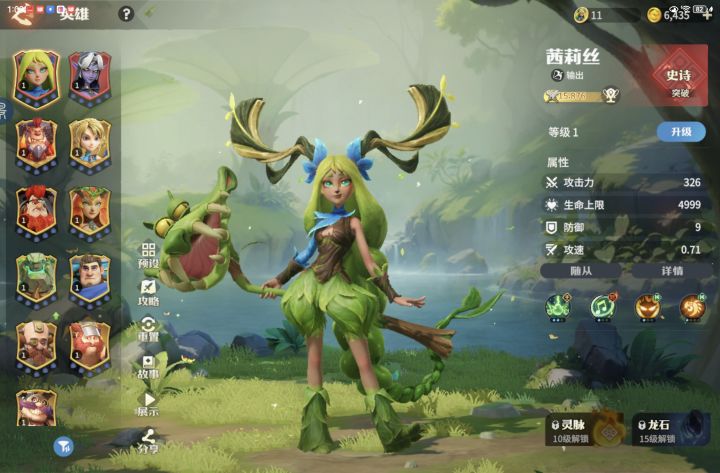
Task: Select the purple-haired pale hero portrait
Action: click(x=87, y=73)
